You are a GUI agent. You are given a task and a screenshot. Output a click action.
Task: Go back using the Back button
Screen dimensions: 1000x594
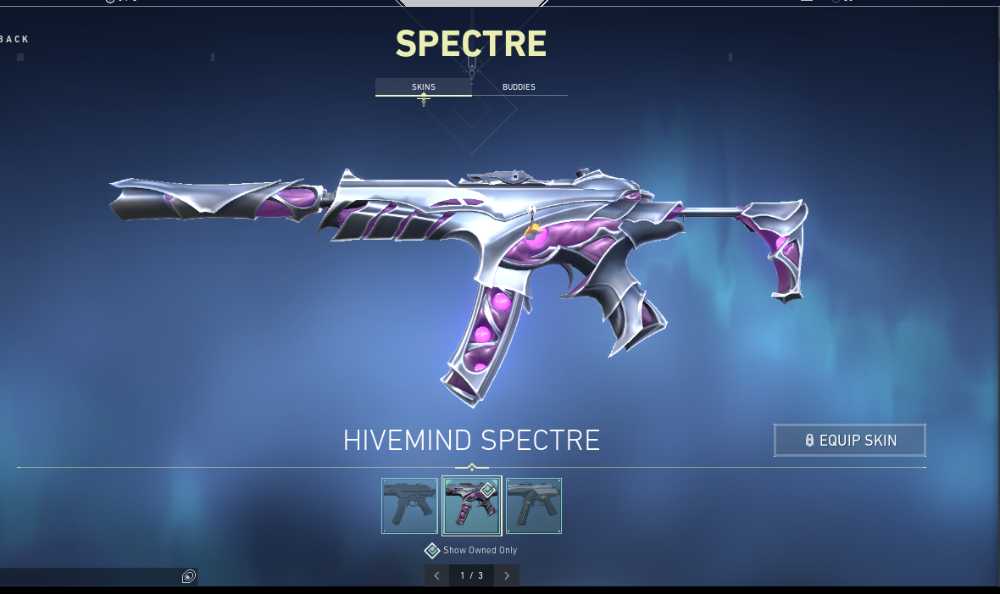(x=15, y=39)
